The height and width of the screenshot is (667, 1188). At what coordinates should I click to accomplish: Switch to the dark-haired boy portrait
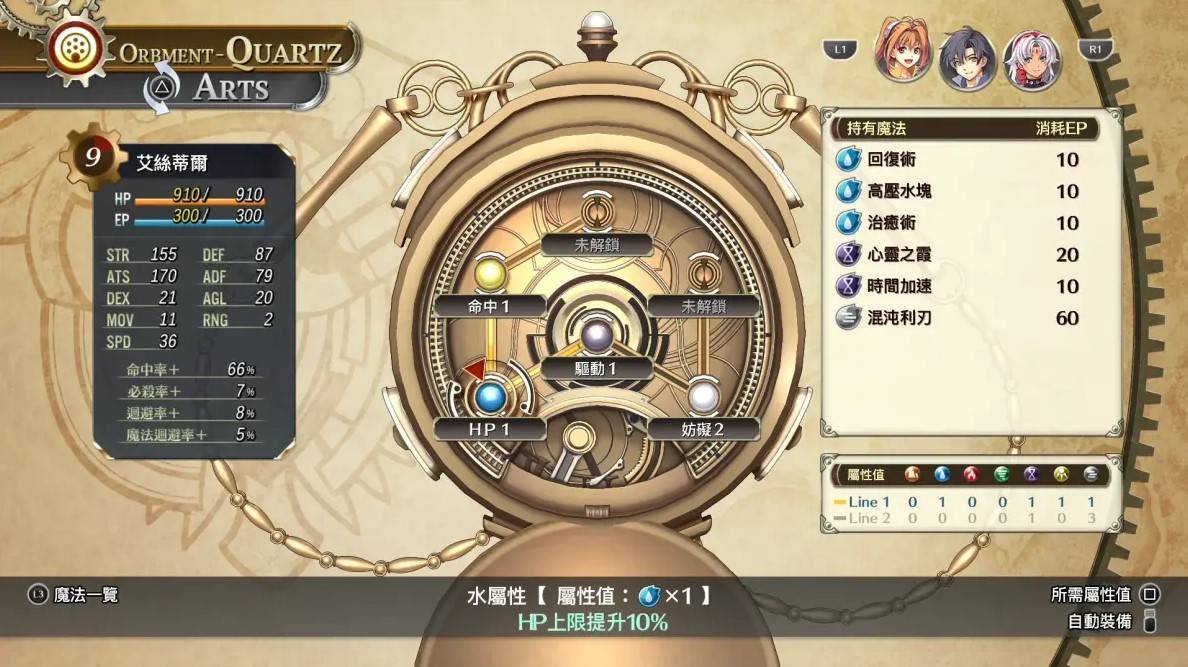pos(967,58)
